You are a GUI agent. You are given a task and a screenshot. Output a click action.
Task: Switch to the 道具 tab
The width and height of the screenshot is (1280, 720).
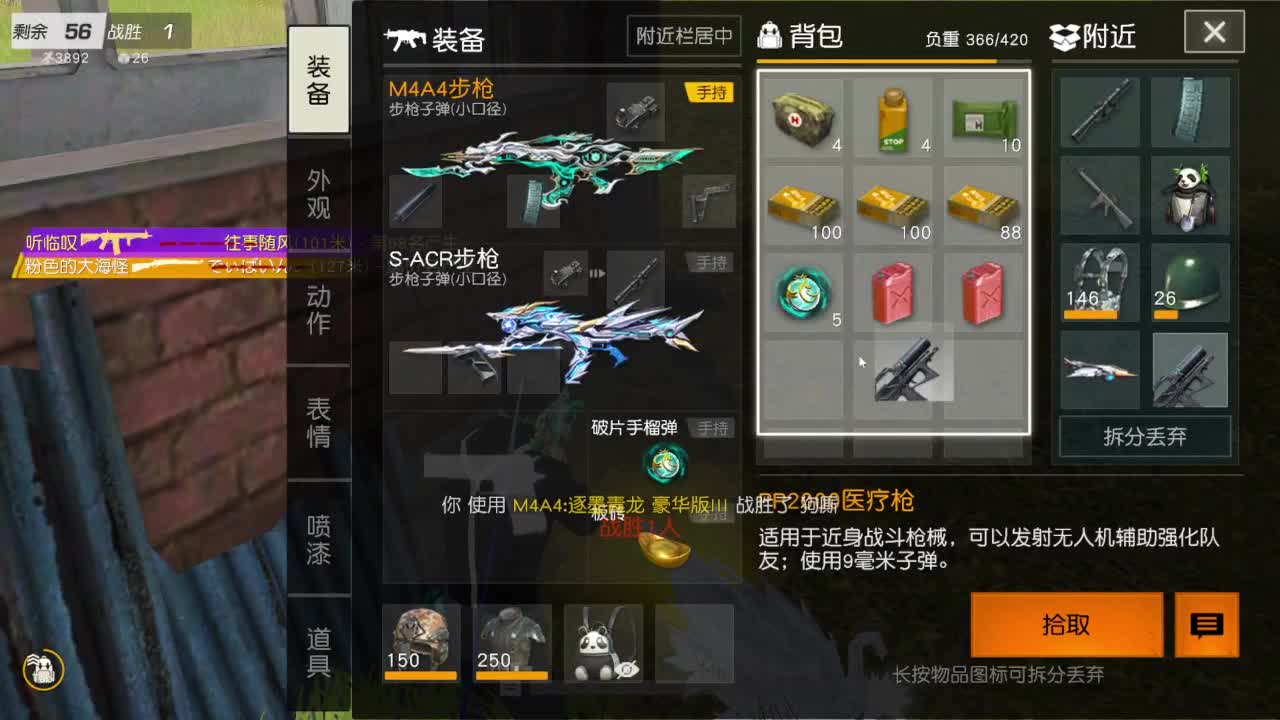tap(318, 650)
